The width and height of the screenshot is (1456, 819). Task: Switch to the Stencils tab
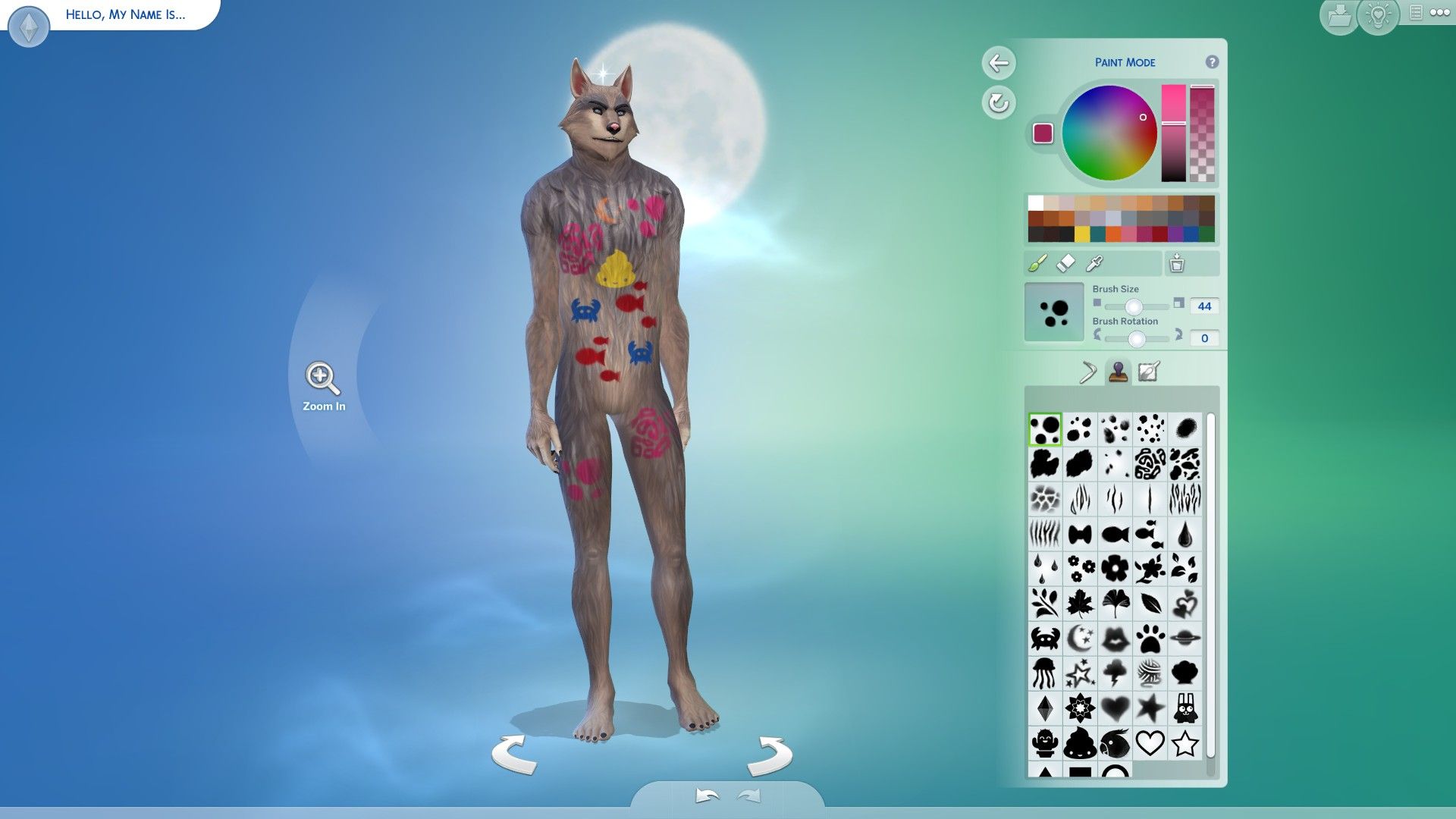tap(1150, 372)
